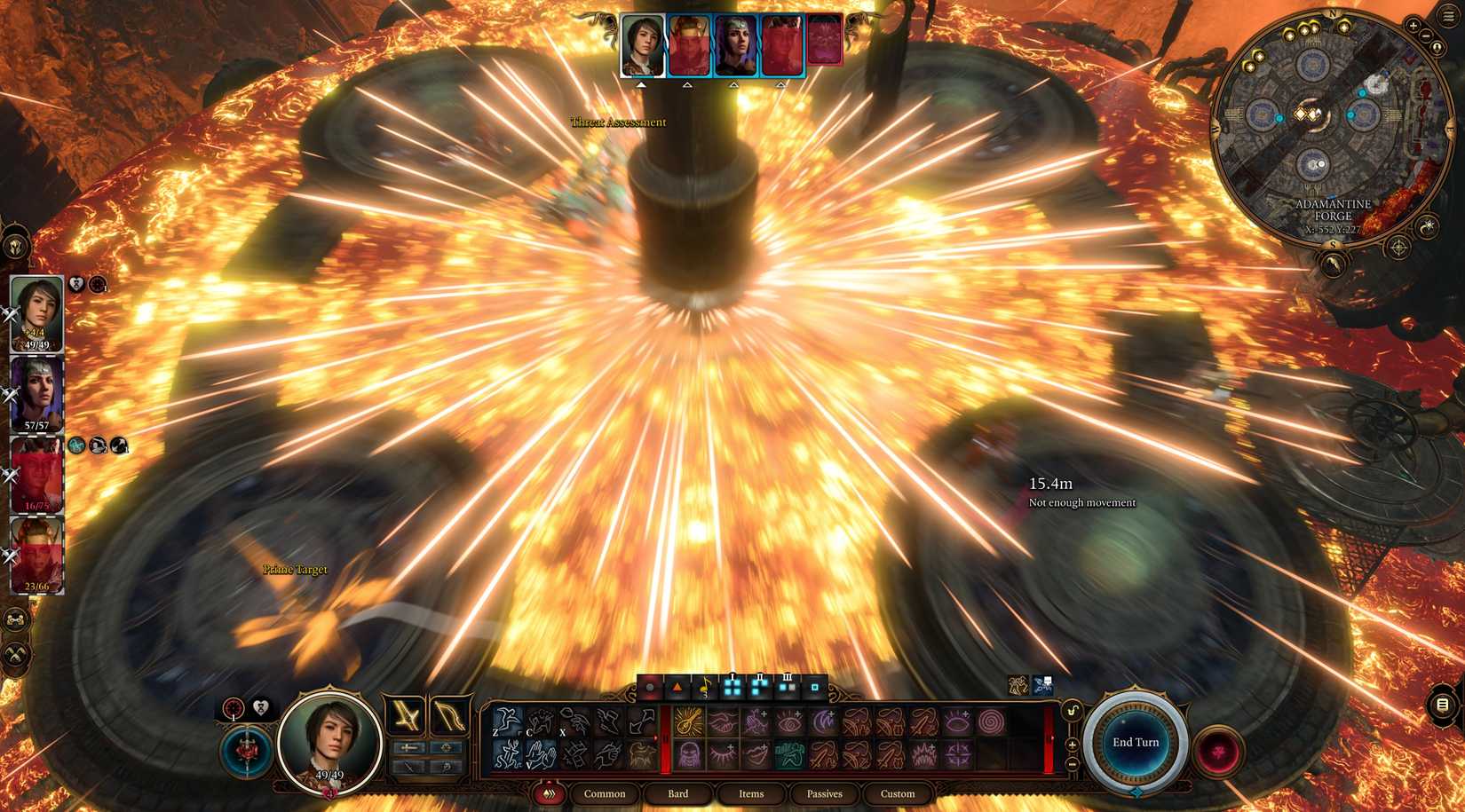Viewport: 1465px width, 812px height.
Task: Expand the action options chevron beside Common
Action: (x=550, y=793)
